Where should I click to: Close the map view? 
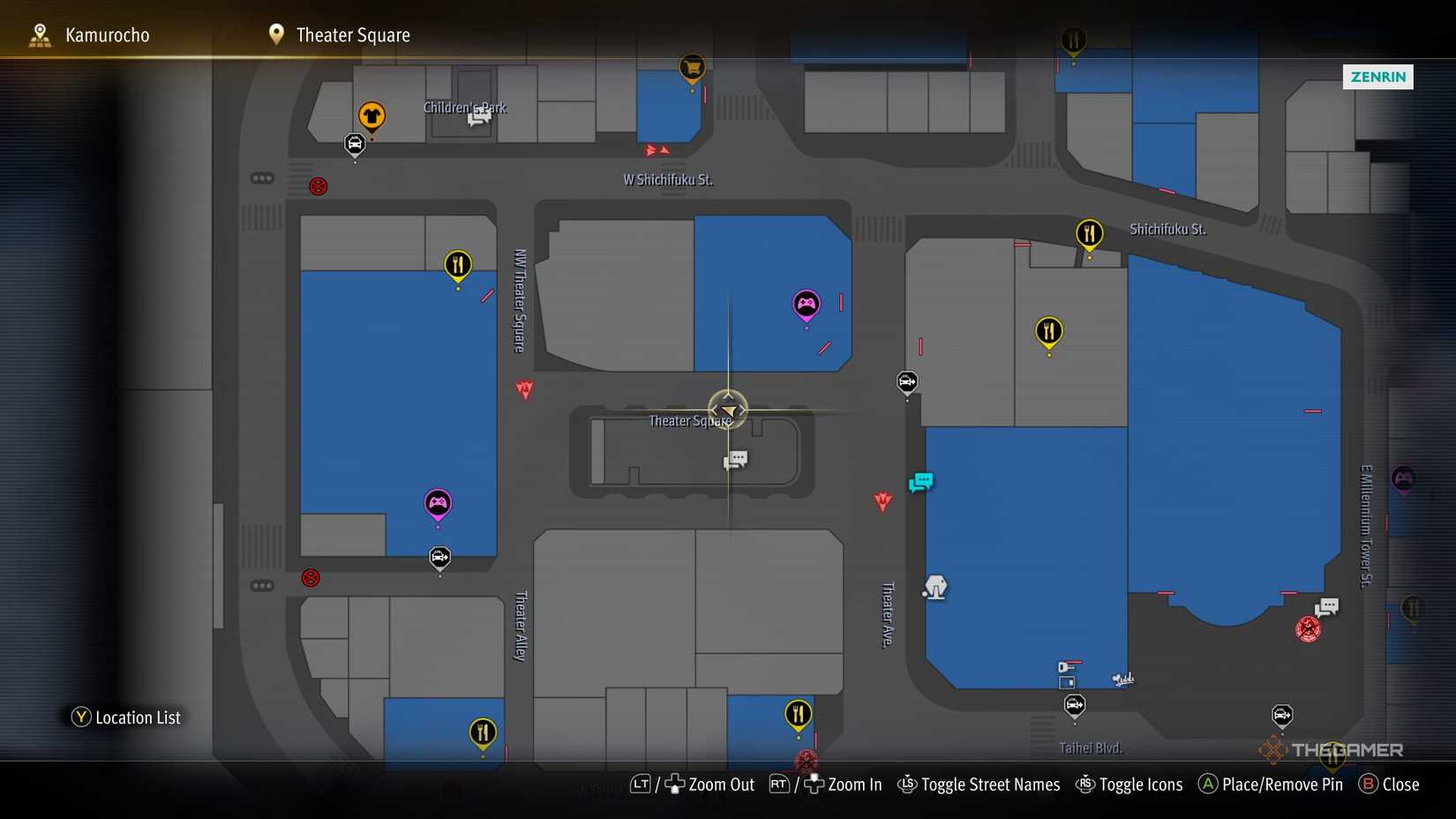coord(1400,784)
